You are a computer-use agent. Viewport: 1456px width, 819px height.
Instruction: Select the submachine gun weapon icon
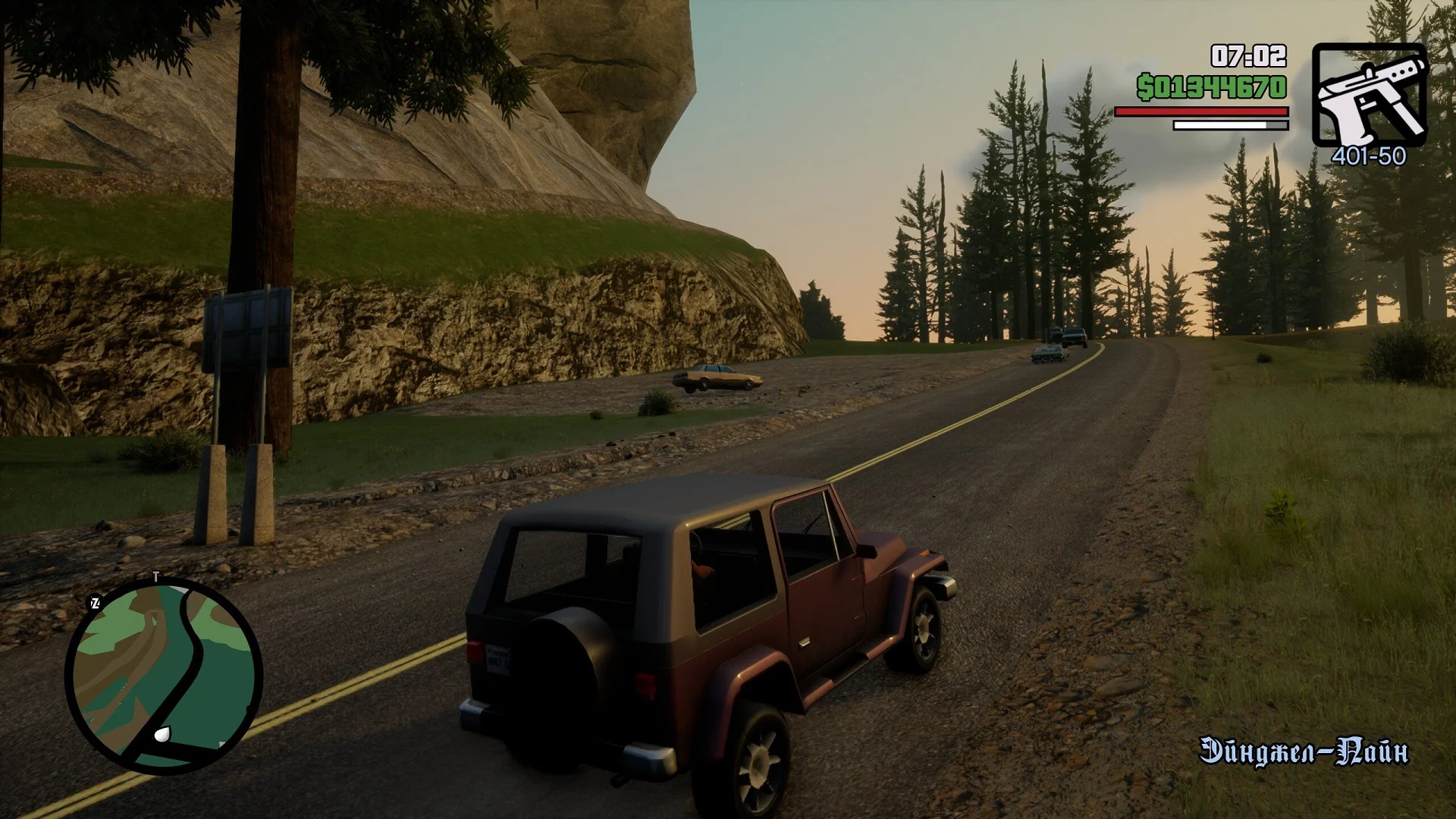(1370, 96)
